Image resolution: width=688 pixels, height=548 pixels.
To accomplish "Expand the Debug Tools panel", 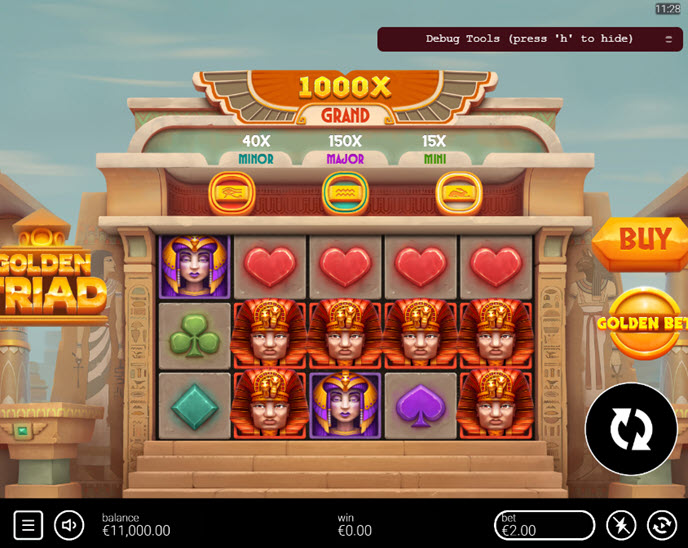I will pos(668,39).
